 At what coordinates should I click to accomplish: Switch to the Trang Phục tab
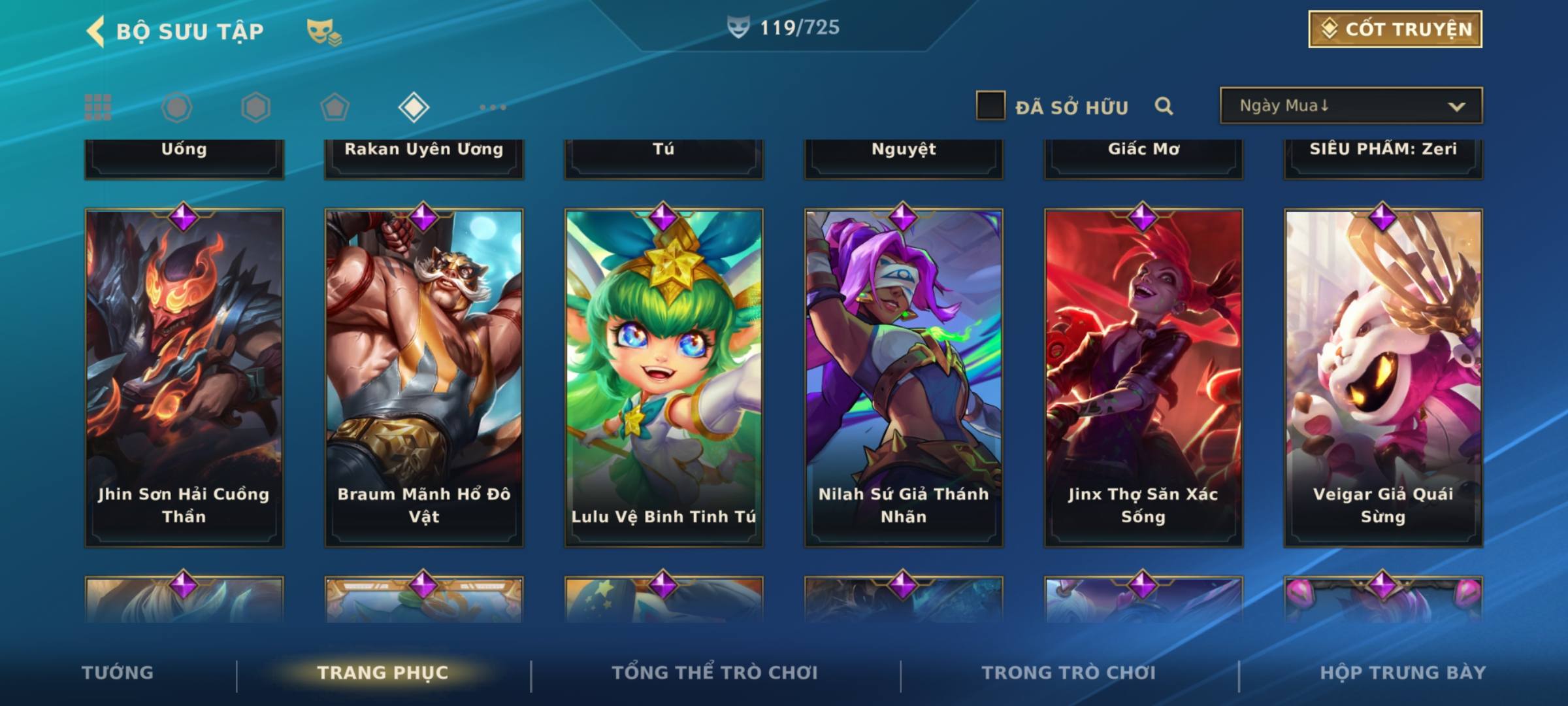383,673
